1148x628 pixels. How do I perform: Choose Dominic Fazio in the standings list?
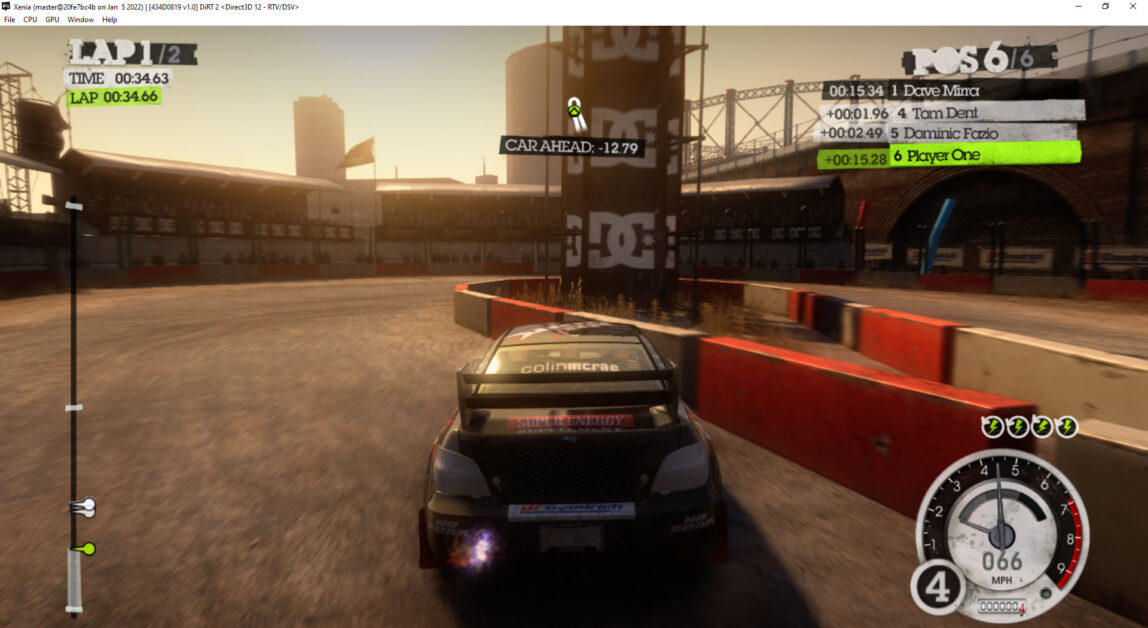pos(950,133)
